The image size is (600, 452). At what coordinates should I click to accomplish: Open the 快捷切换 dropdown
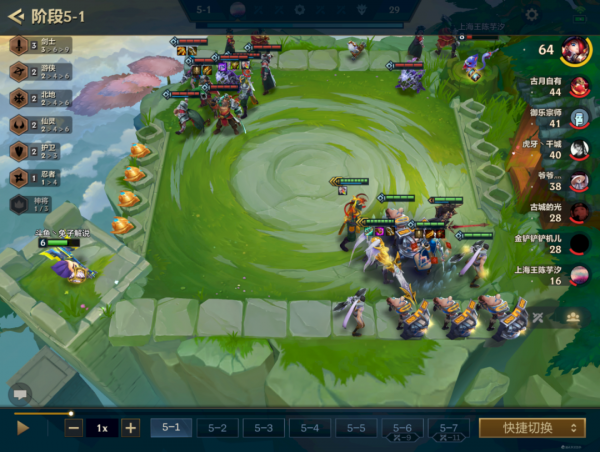[x=531, y=427]
